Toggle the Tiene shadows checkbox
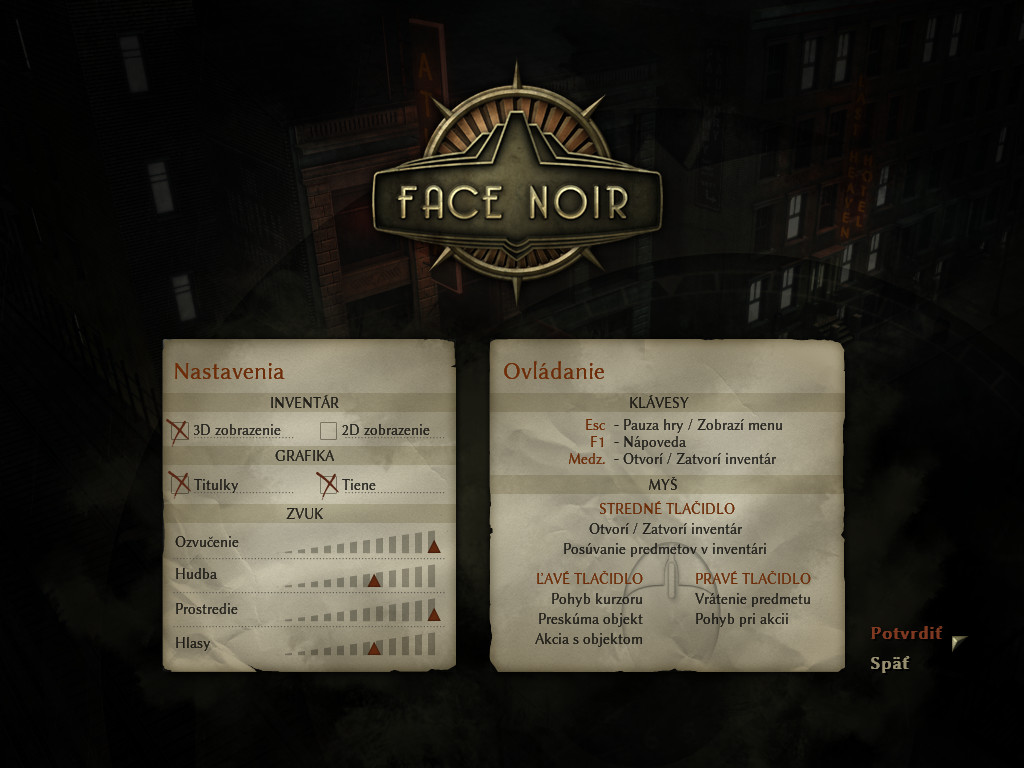The height and width of the screenshot is (768, 1024). coord(327,485)
